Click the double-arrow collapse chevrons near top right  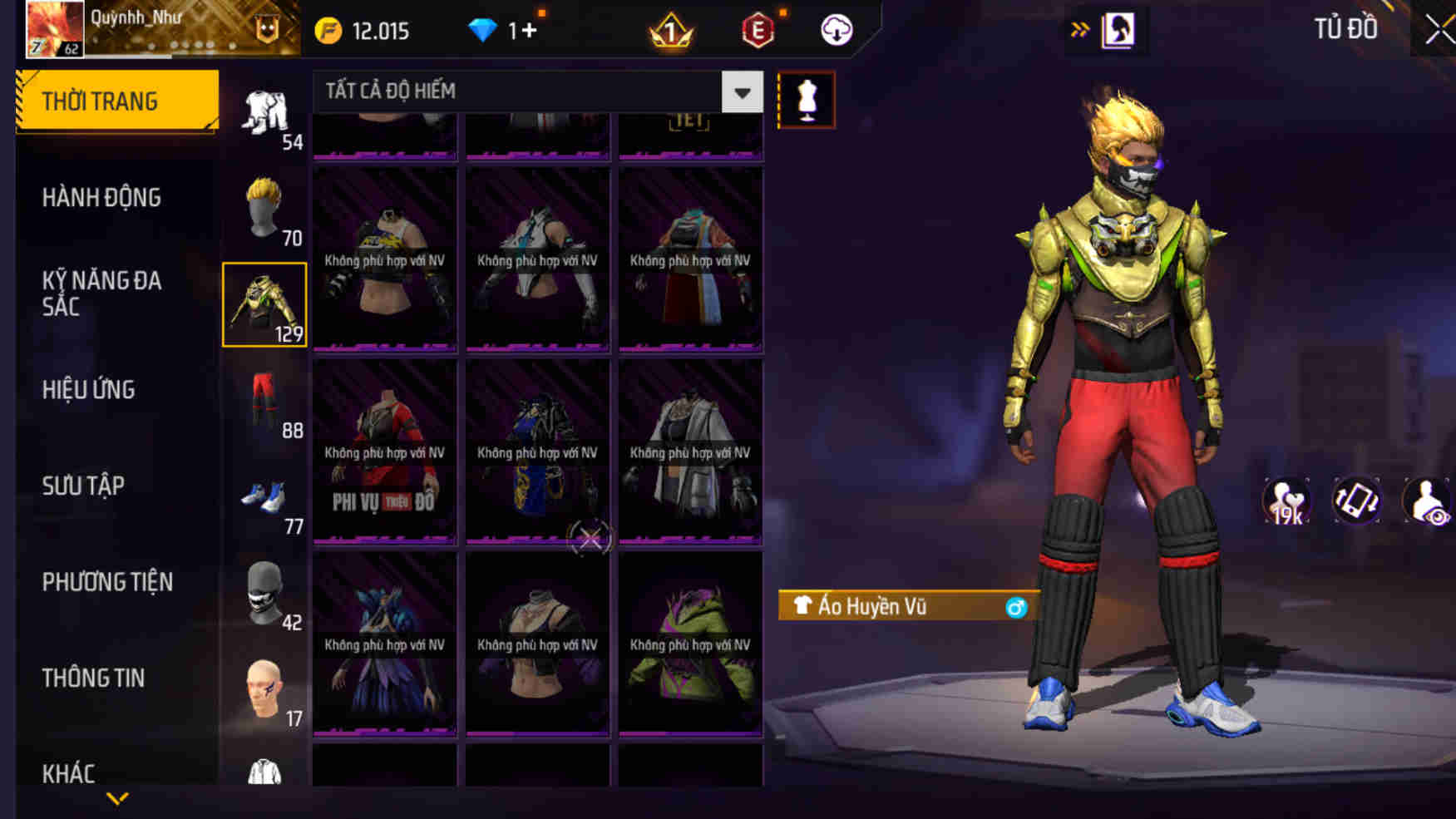pos(1080,28)
